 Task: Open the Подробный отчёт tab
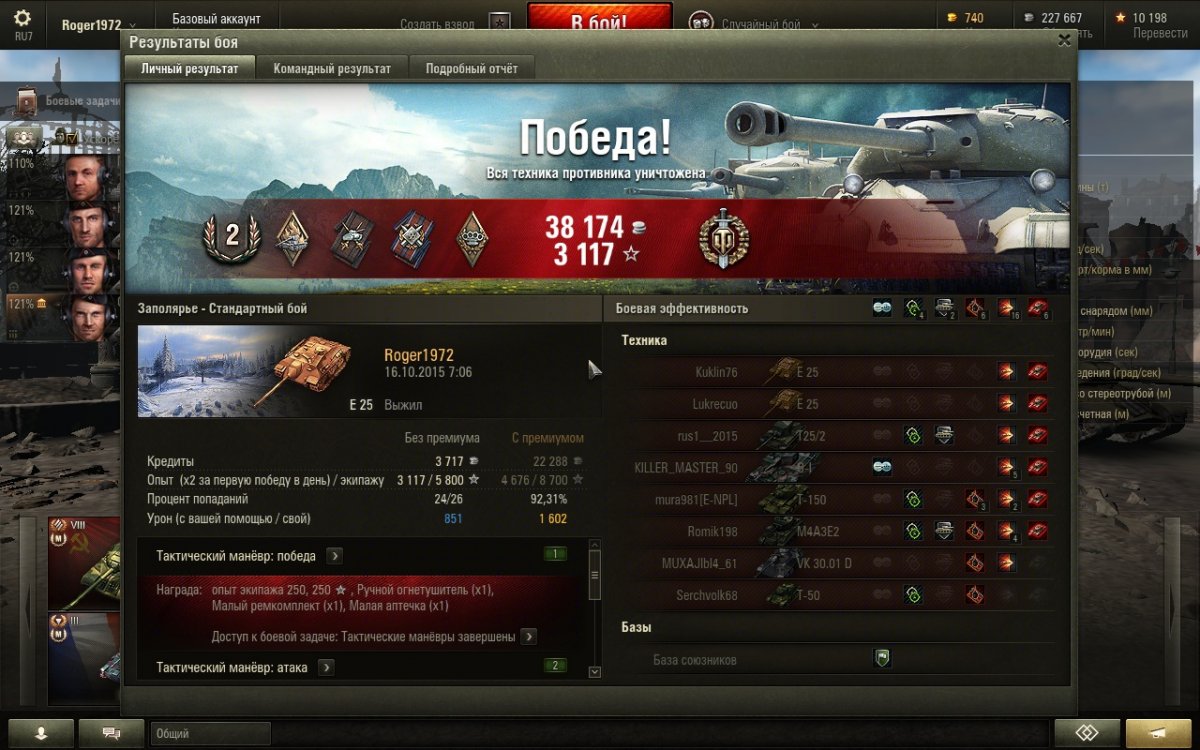(x=472, y=69)
